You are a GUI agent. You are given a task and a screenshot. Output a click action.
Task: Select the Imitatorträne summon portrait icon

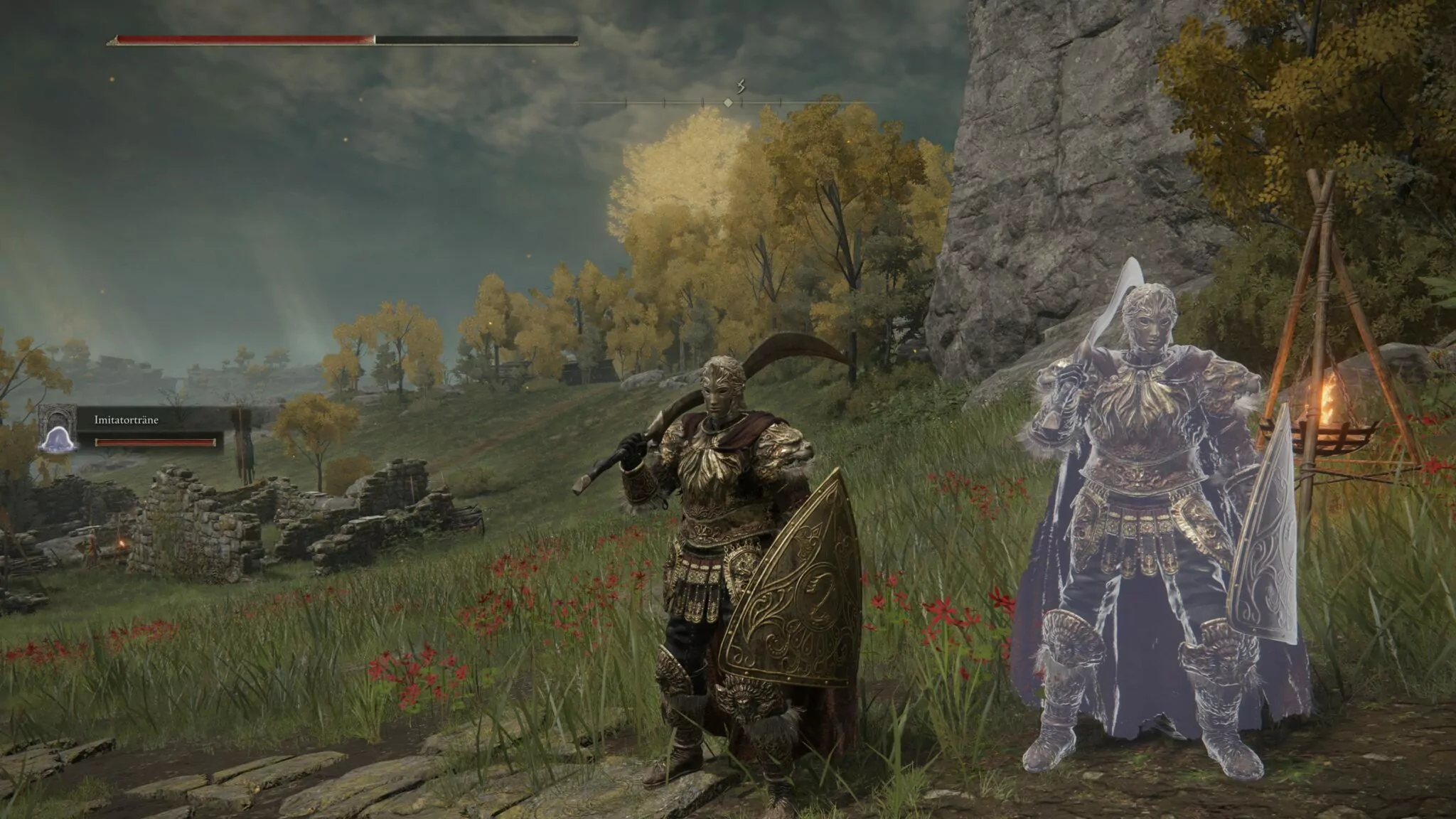55,429
